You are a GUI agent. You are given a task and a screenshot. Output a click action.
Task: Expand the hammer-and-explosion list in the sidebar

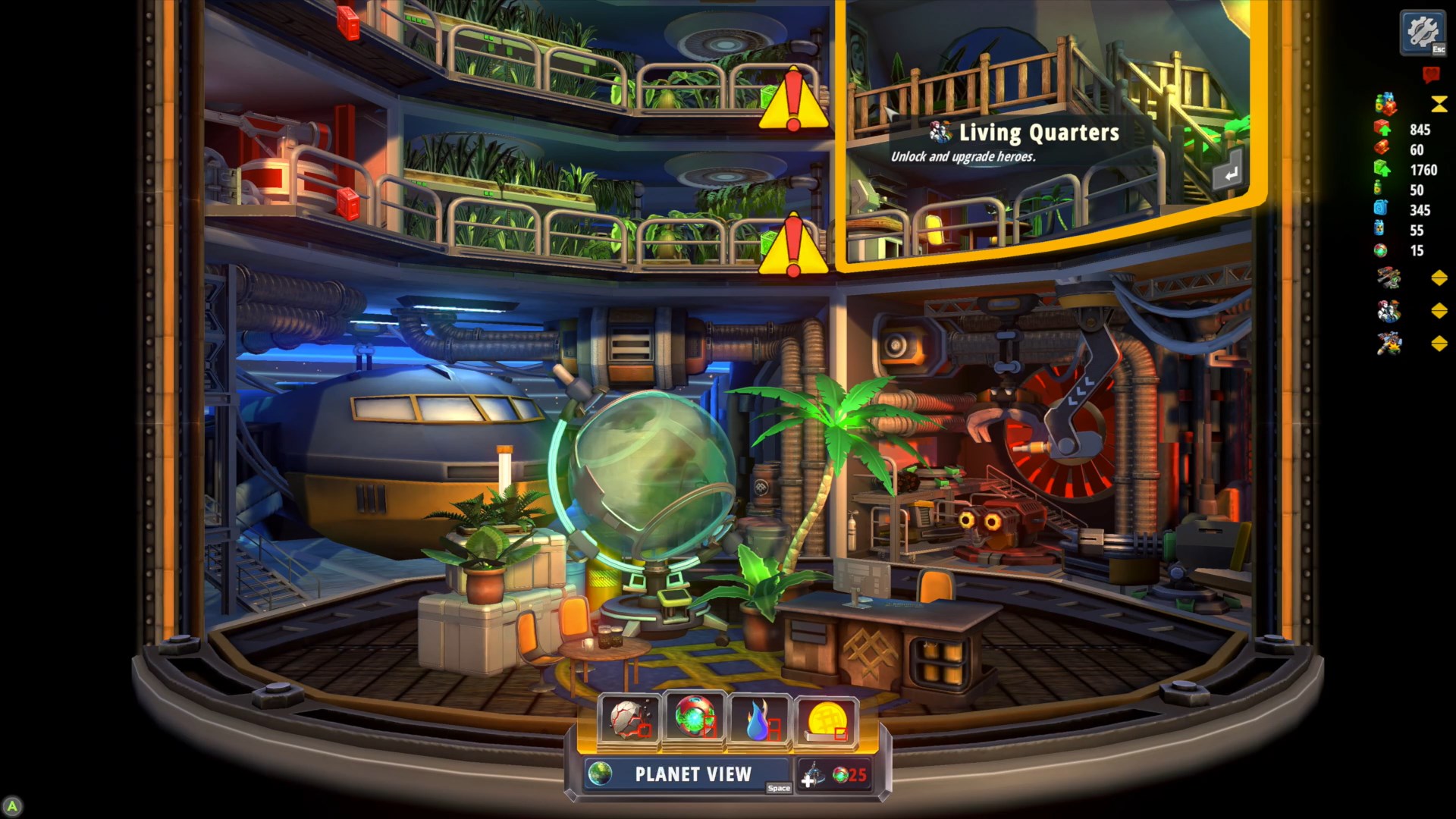(1439, 344)
